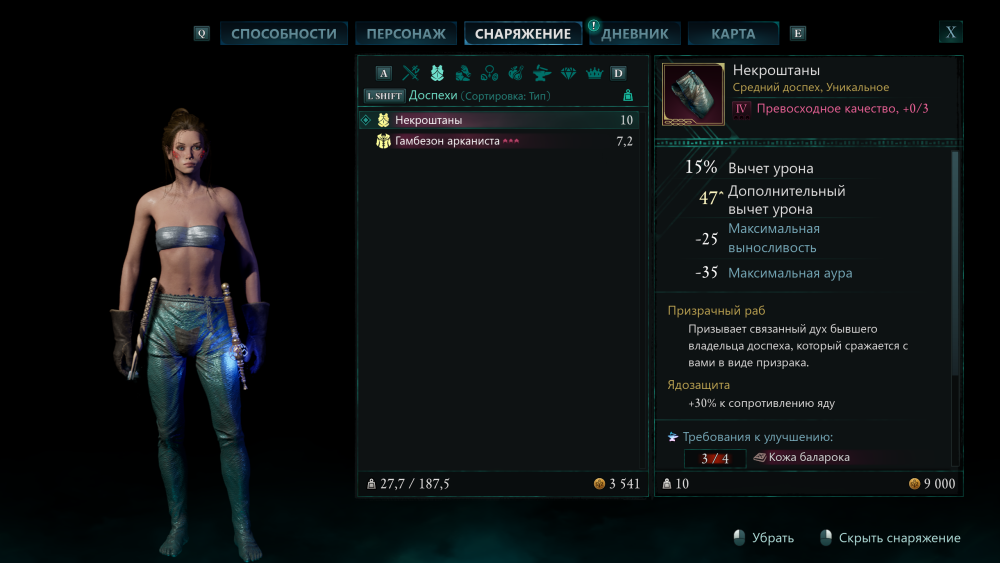Open the Персонаж tab

406,34
